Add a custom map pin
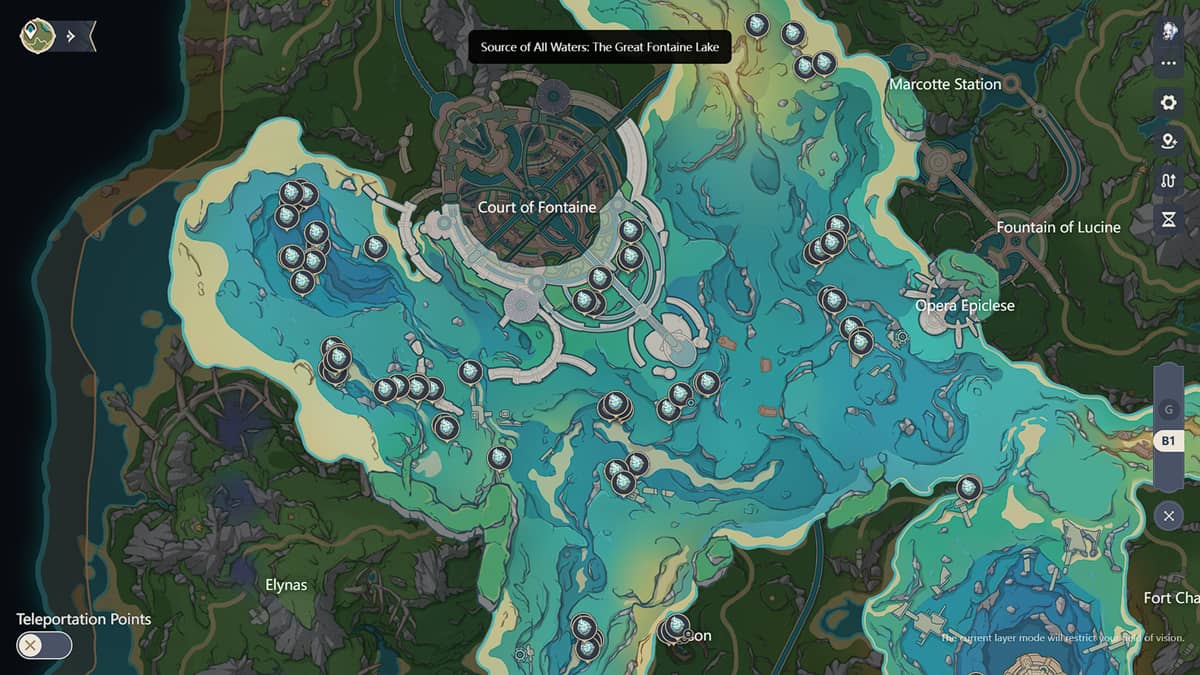 1168,141
